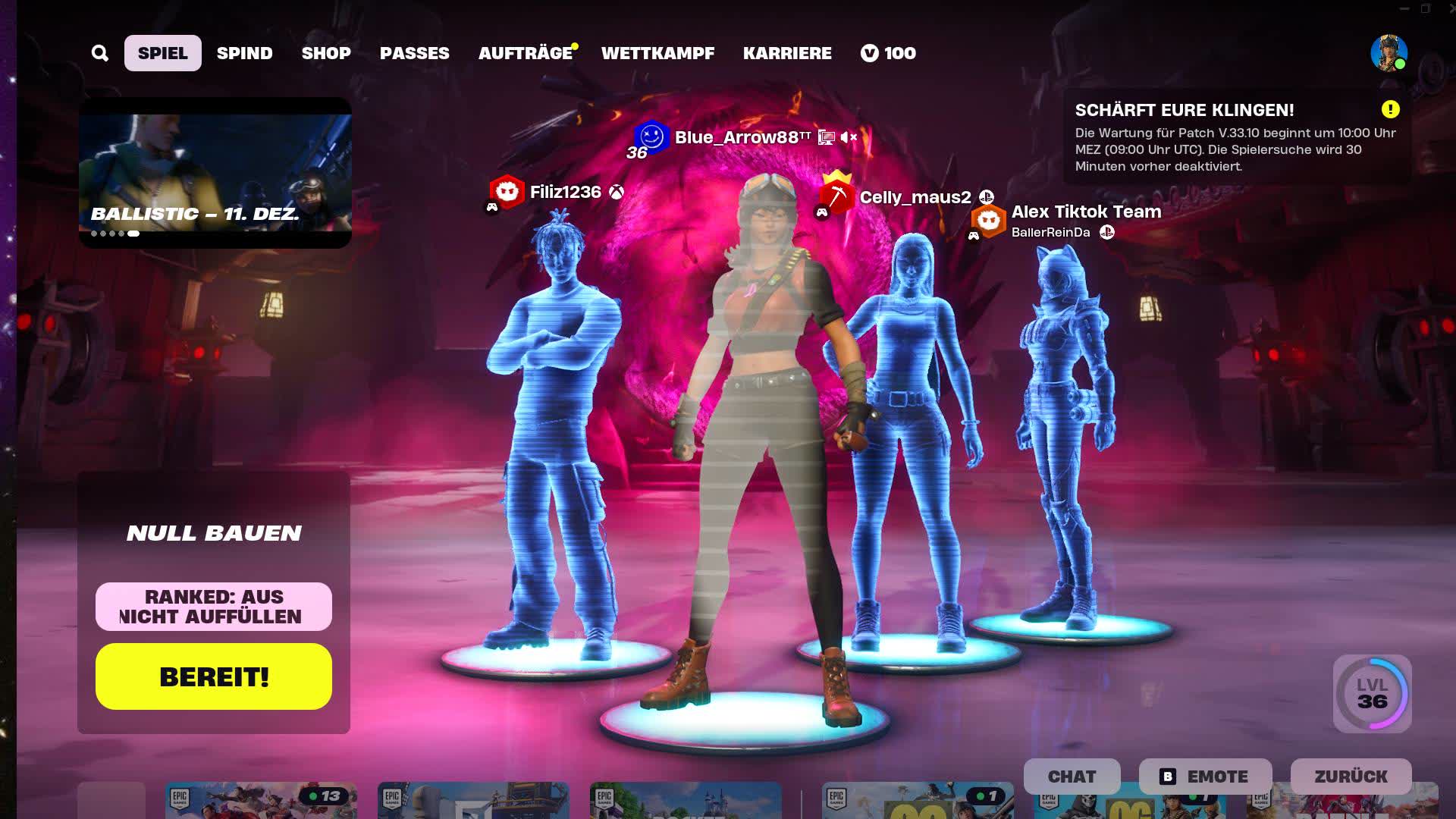
Task: Expand the Schärft Eure Klingen notification
Action: click(x=1185, y=110)
